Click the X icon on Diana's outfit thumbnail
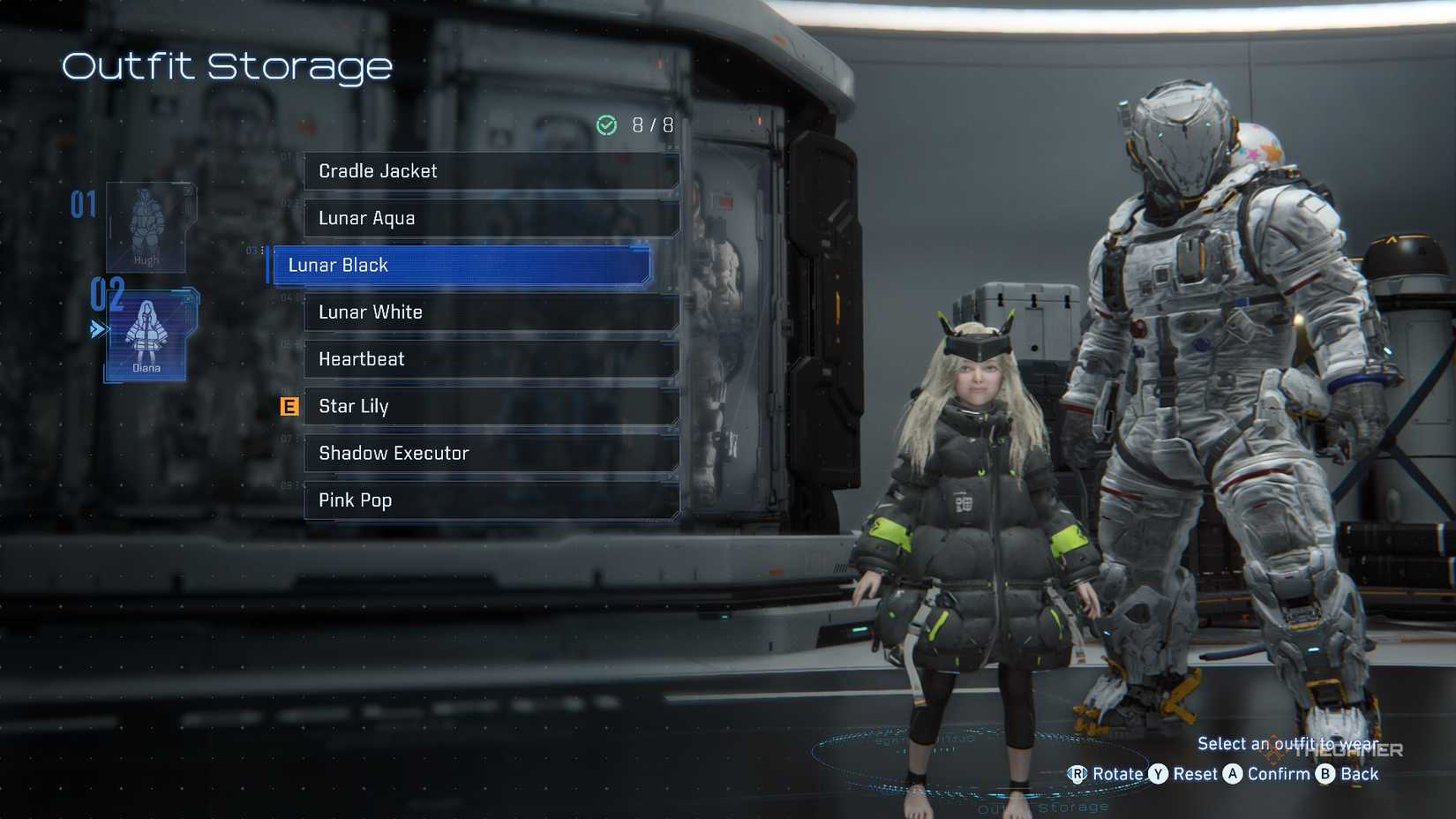The height and width of the screenshot is (819, 1456). click(x=188, y=300)
